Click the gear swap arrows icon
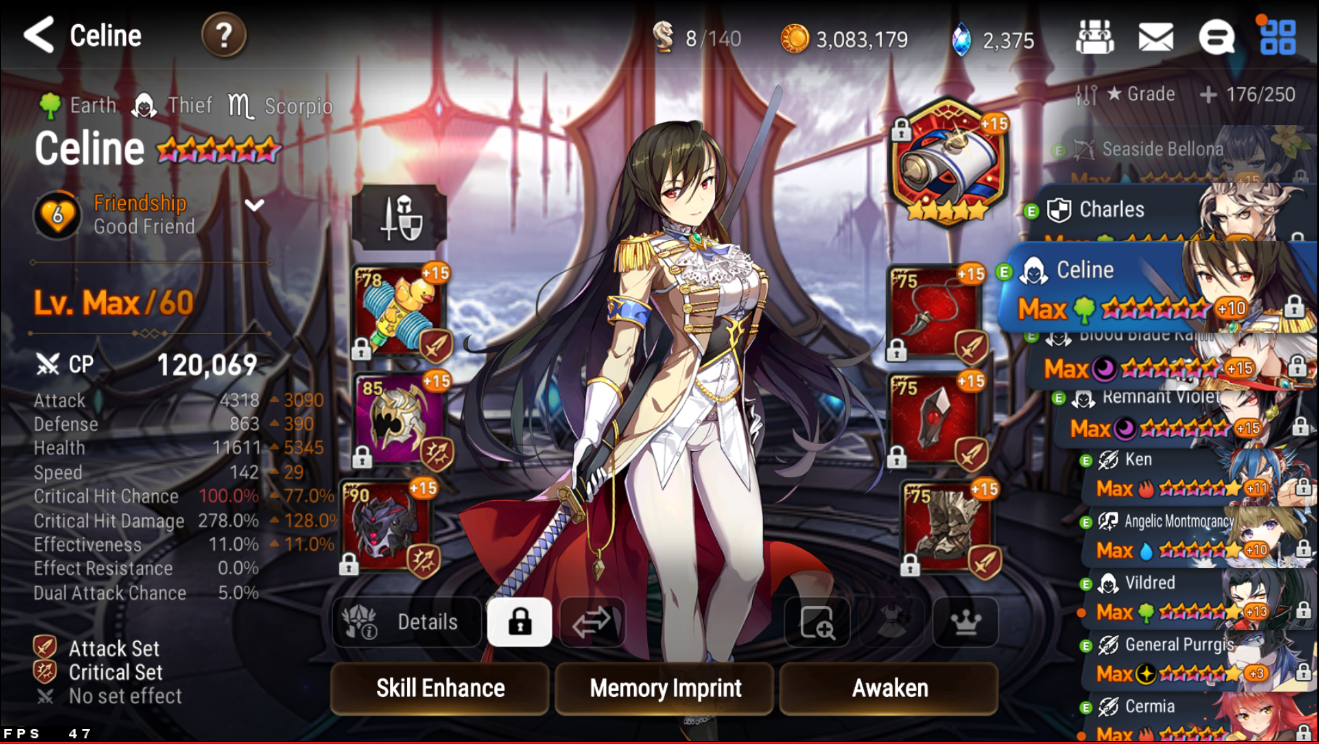 click(x=591, y=621)
